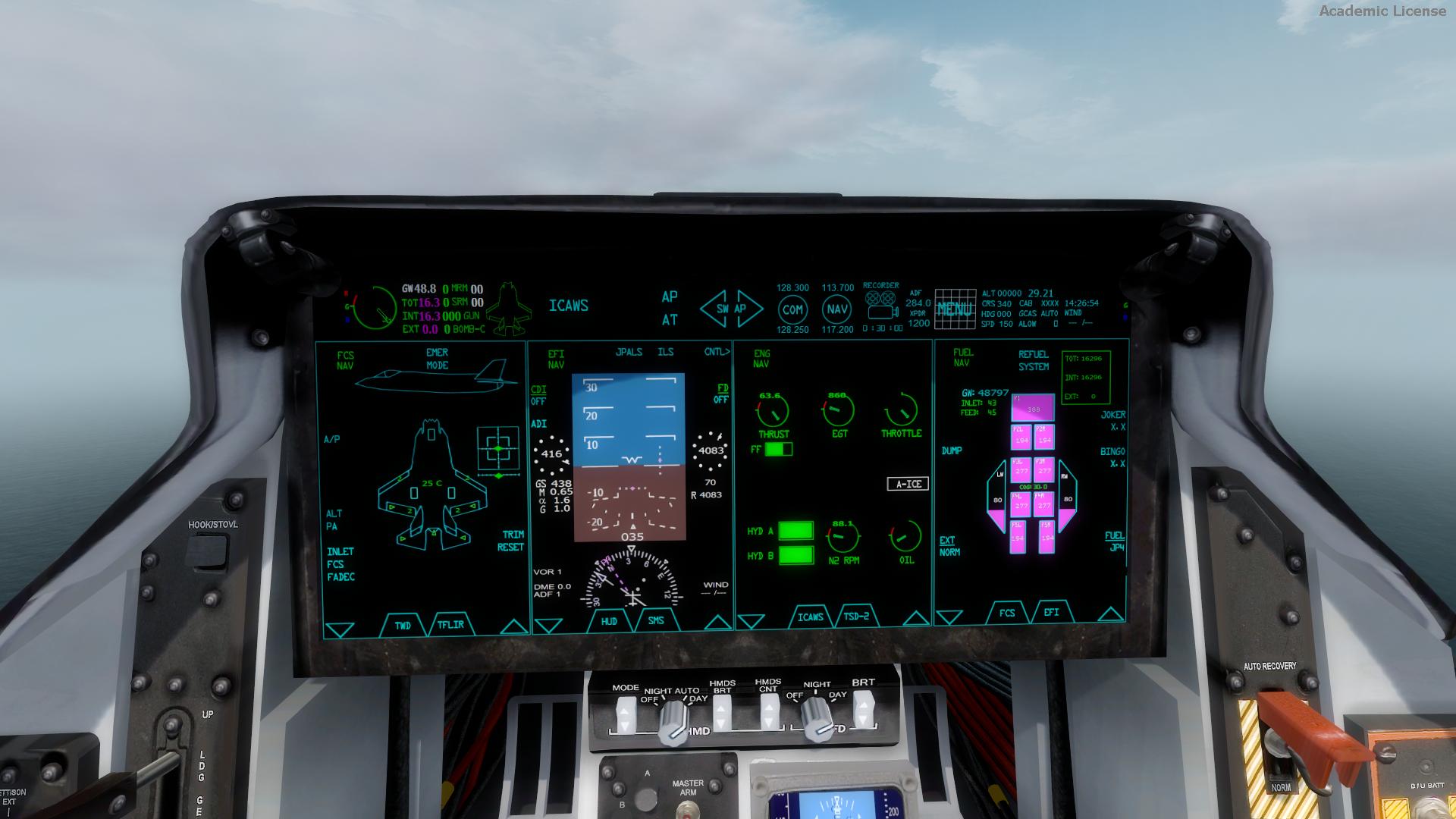1456x819 pixels.
Task: Select the SMS tab
Action: pyautogui.click(x=655, y=620)
